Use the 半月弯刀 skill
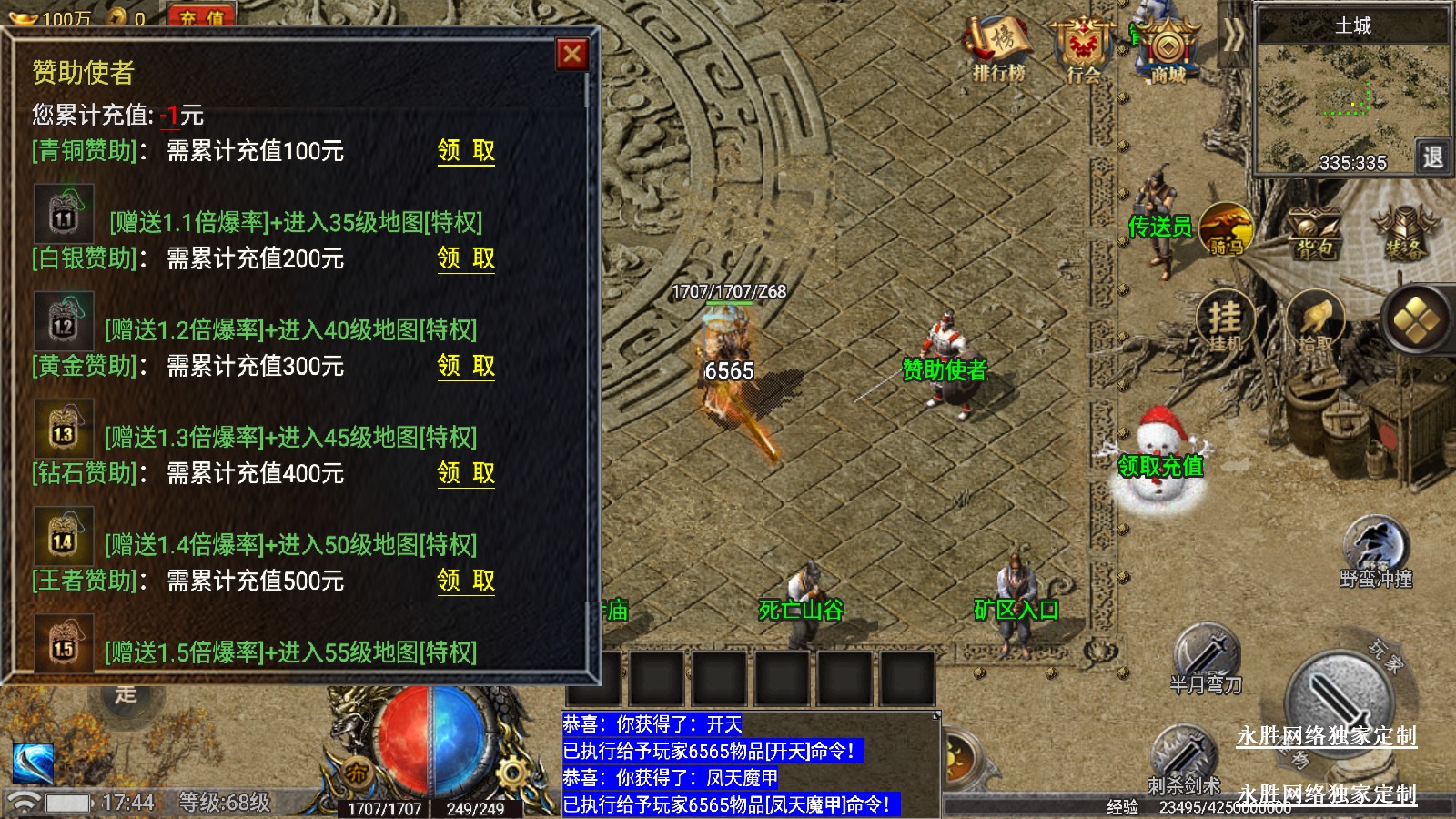Image resolution: width=1456 pixels, height=819 pixels. pyautogui.click(x=1206, y=657)
